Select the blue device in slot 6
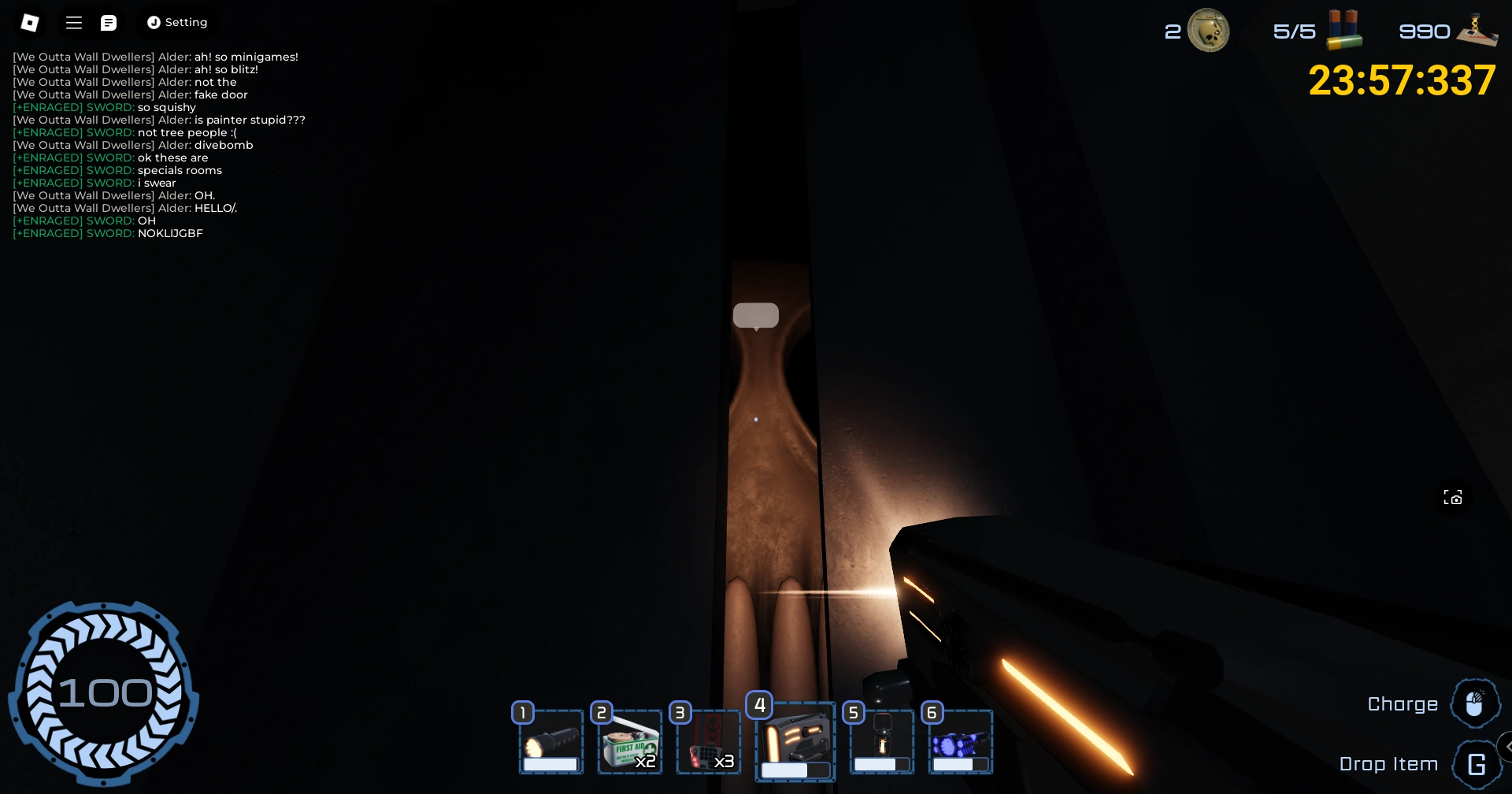Image resolution: width=1512 pixels, height=794 pixels. (x=960, y=740)
